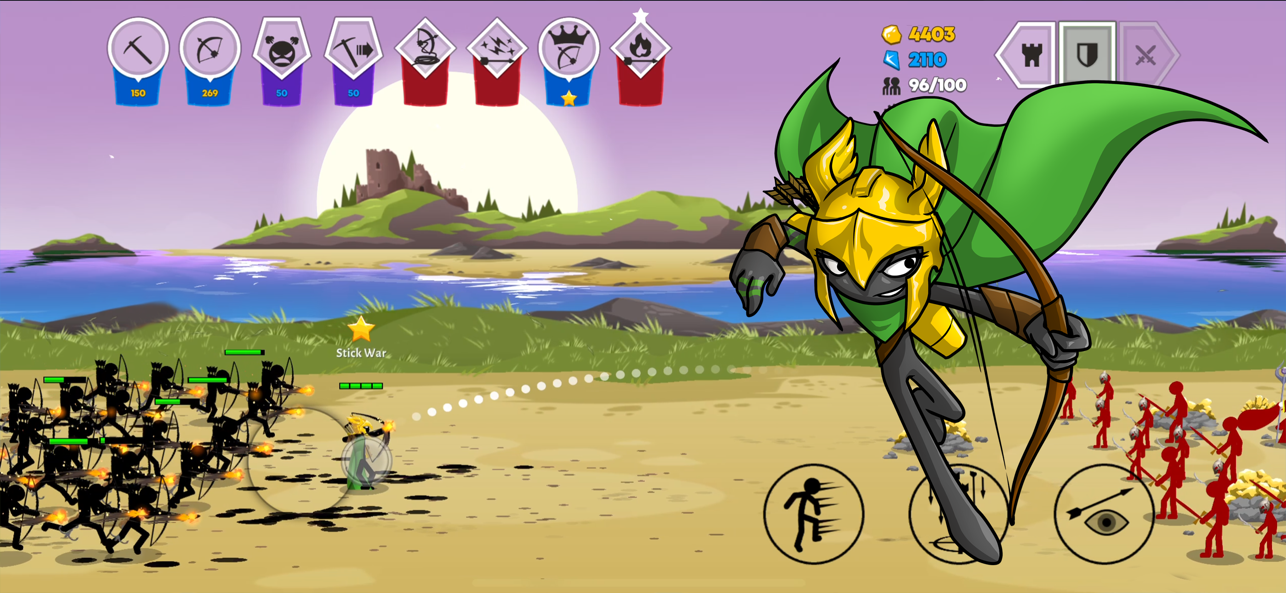The height and width of the screenshot is (593, 1286).
Task: Command army to attack with crossed swords
Action: [1146, 55]
